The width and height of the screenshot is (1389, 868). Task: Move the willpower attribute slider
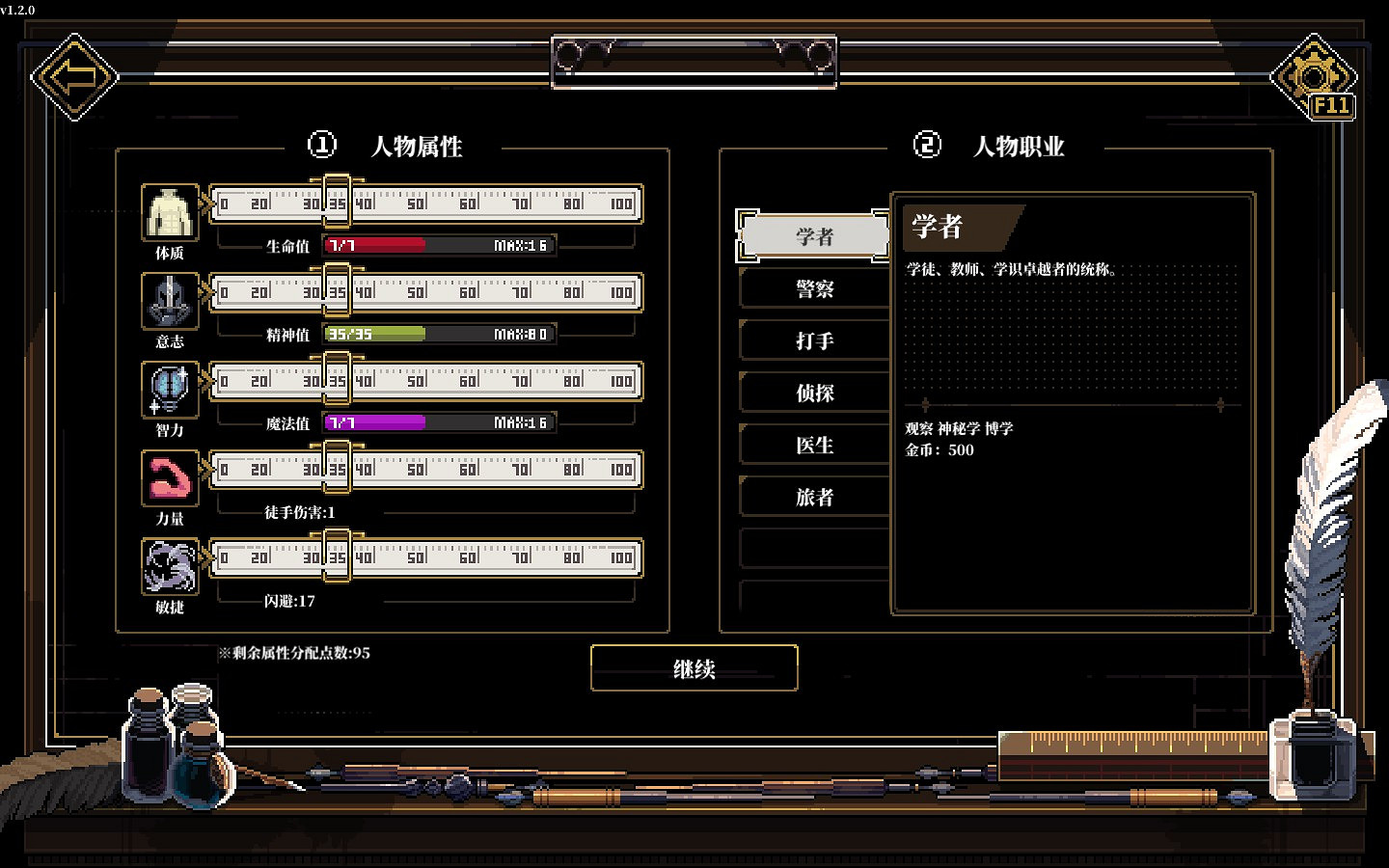coord(336,291)
